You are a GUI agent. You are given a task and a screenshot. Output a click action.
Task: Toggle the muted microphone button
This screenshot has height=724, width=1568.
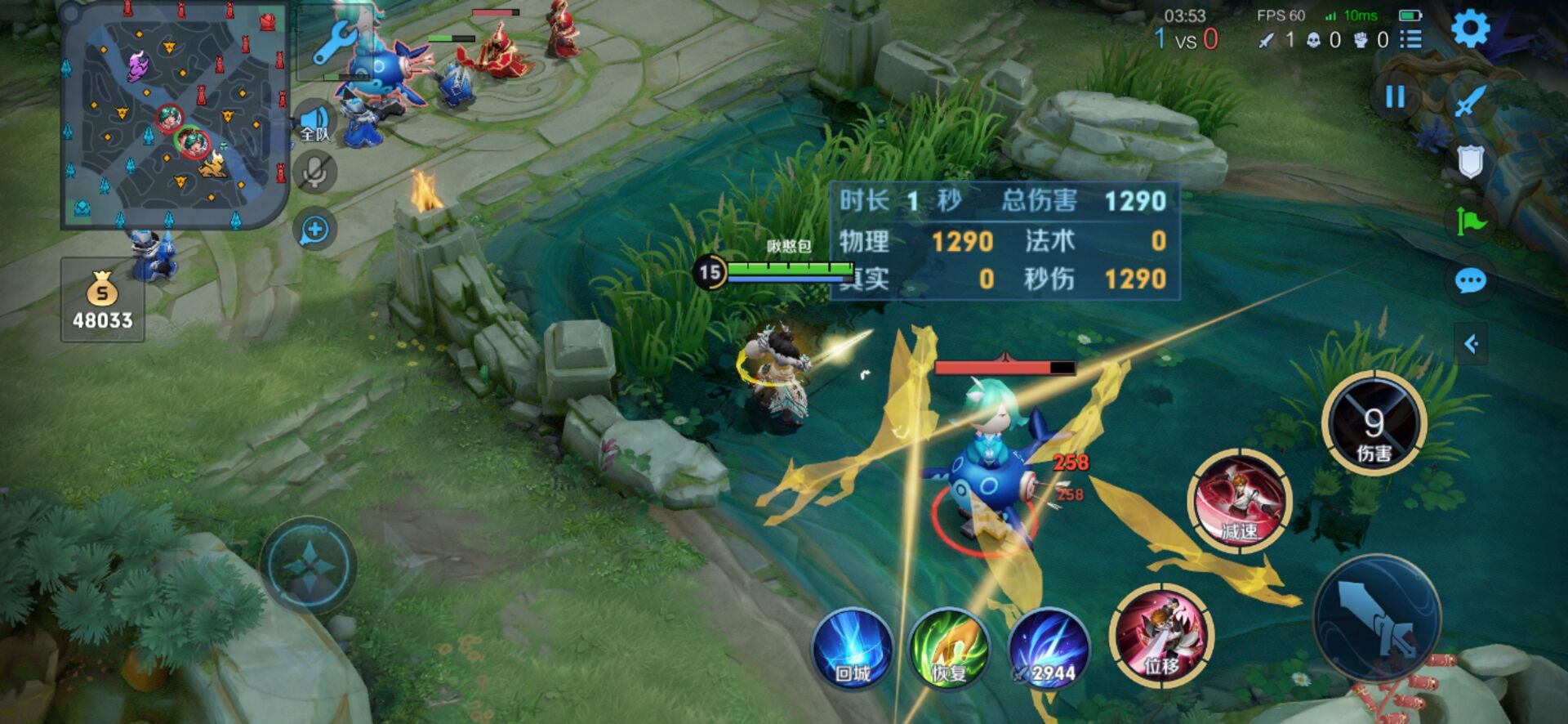314,172
